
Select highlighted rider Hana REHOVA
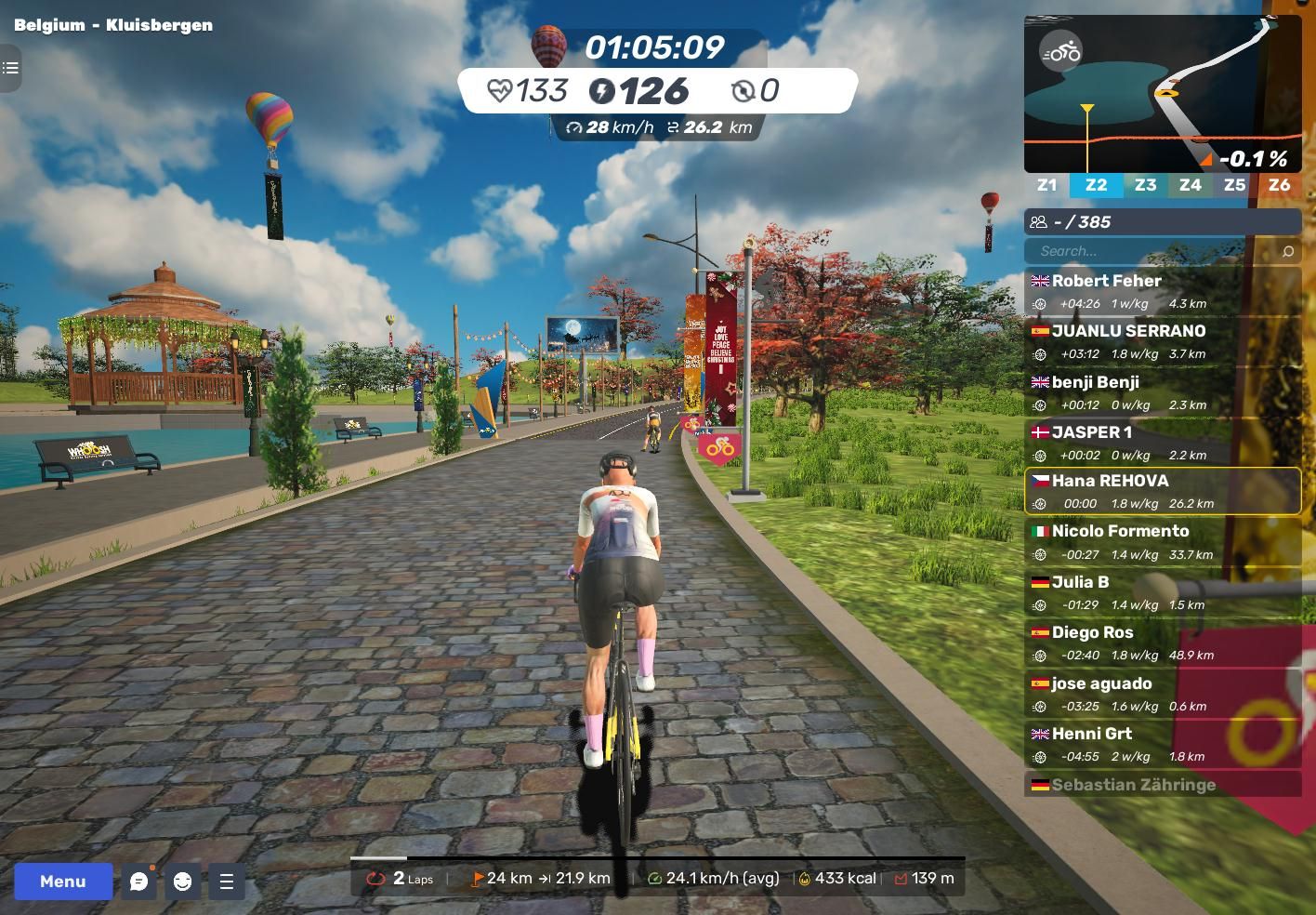[x=1162, y=491]
